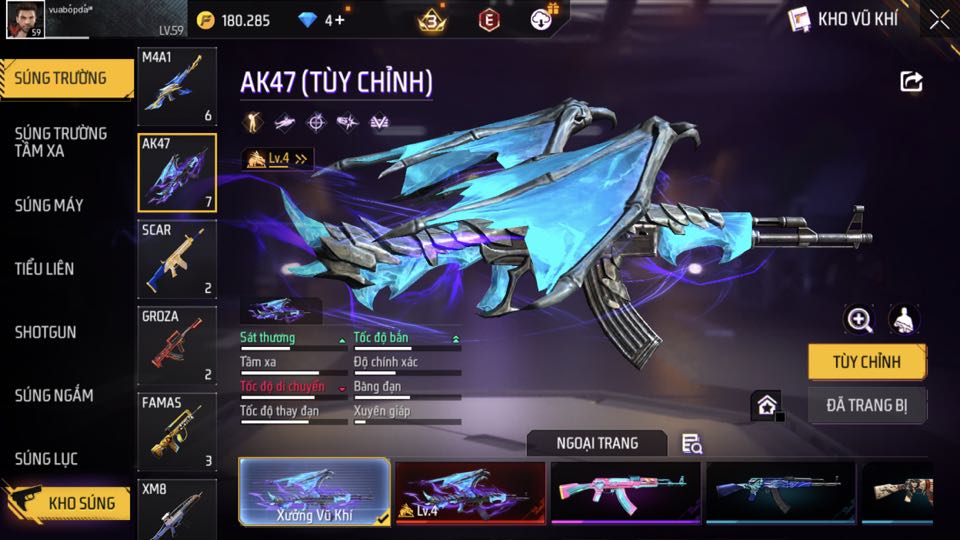The image size is (960, 540).
Task: Open the Ngoại Trang tab
Action: pyautogui.click(x=597, y=443)
